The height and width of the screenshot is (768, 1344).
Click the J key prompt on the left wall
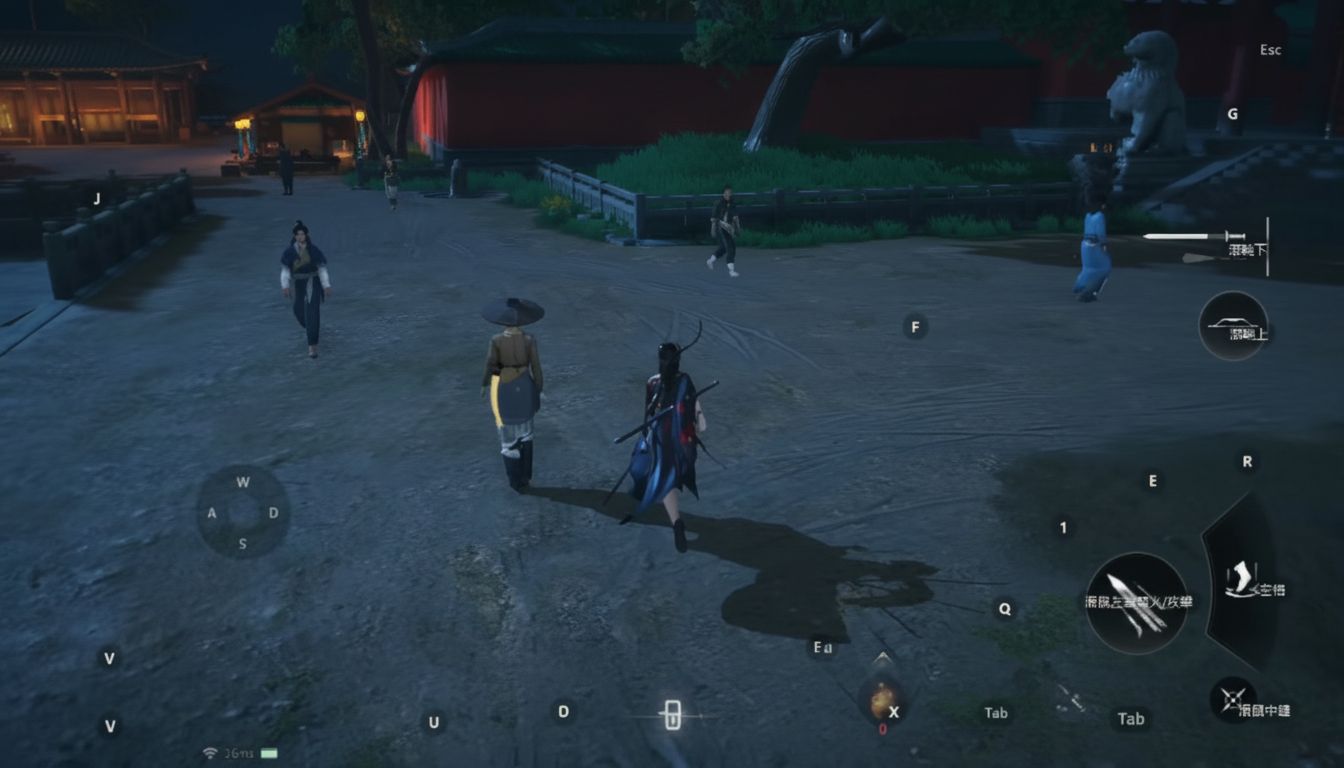coord(96,198)
